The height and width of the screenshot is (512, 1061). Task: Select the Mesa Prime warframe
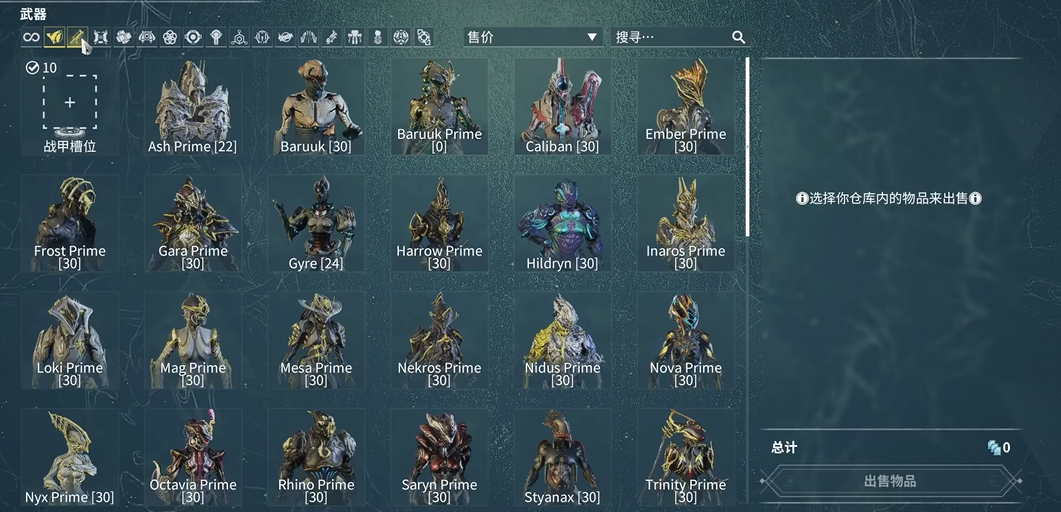click(316, 341)
